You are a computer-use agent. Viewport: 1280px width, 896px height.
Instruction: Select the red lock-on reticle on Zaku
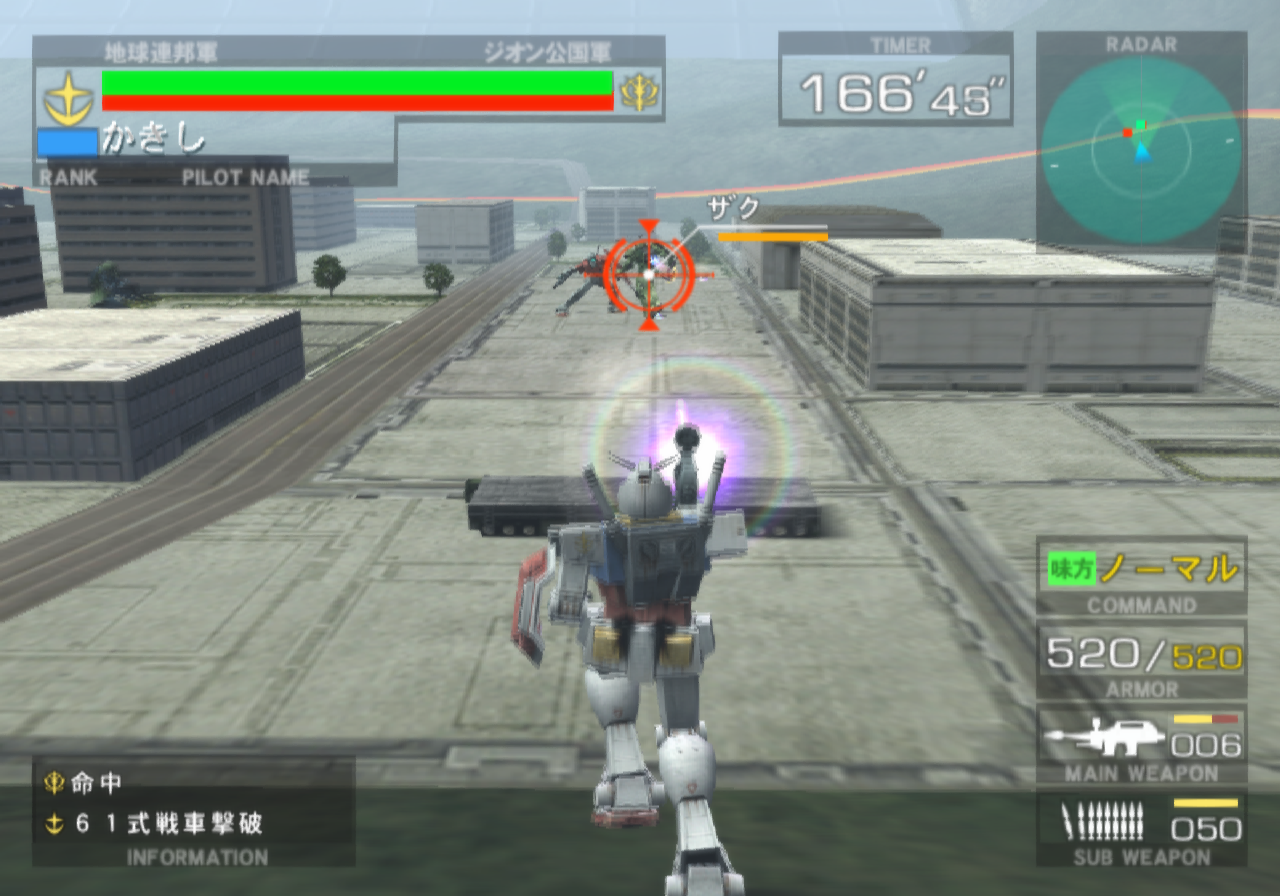(649, 272)
